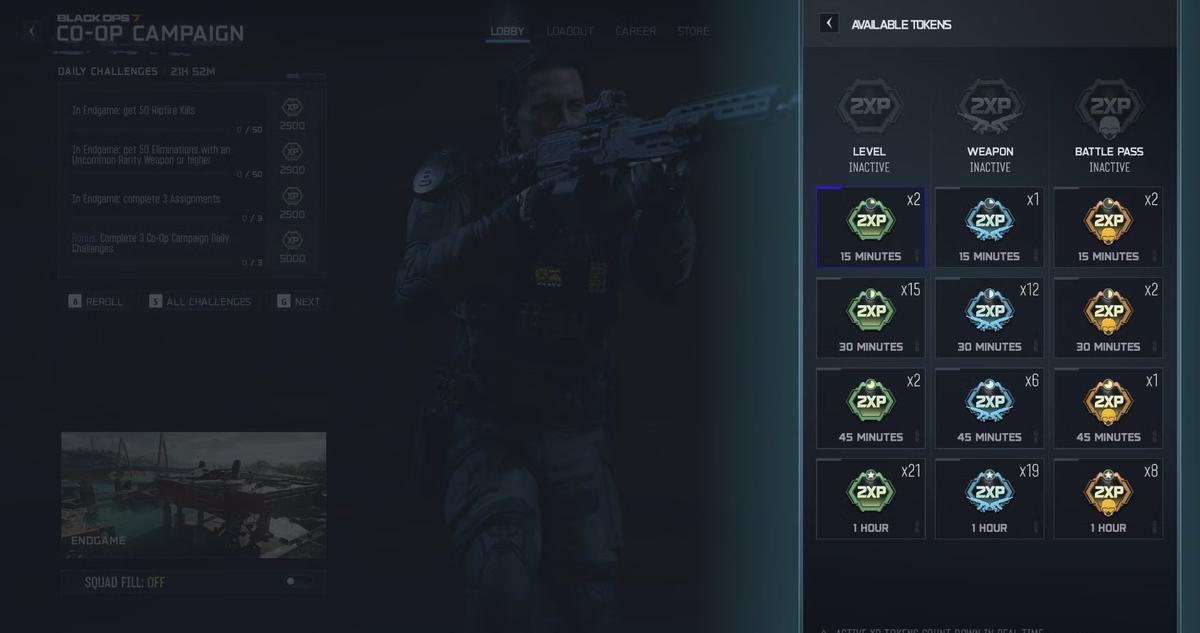Screen dimensions: 1200x633
Task: Choose the 45 minutes Level 2XP token
Action: pos(870,408)
